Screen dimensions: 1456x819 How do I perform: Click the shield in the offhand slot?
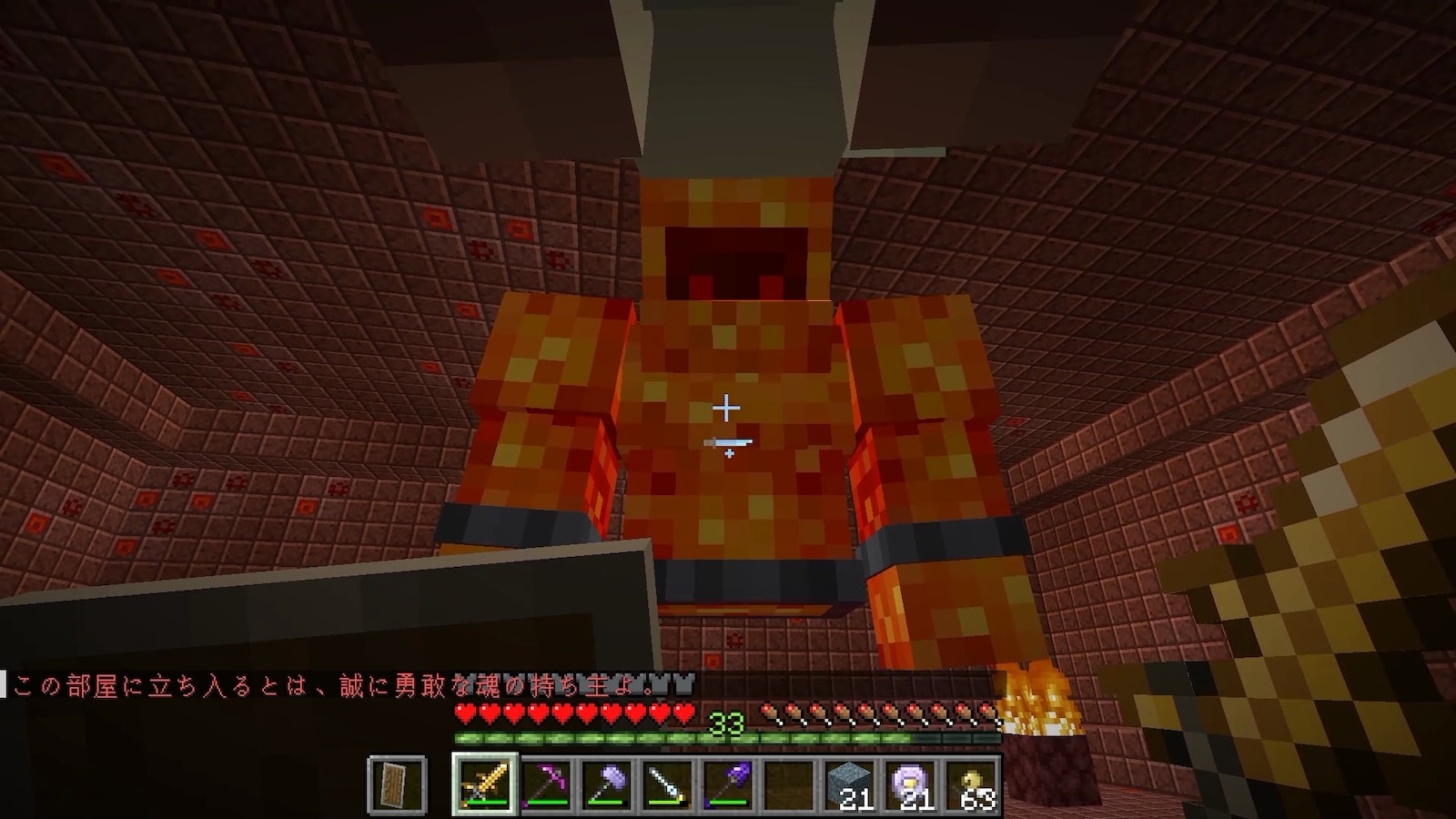pyautogui.click(x=398, y=783)
